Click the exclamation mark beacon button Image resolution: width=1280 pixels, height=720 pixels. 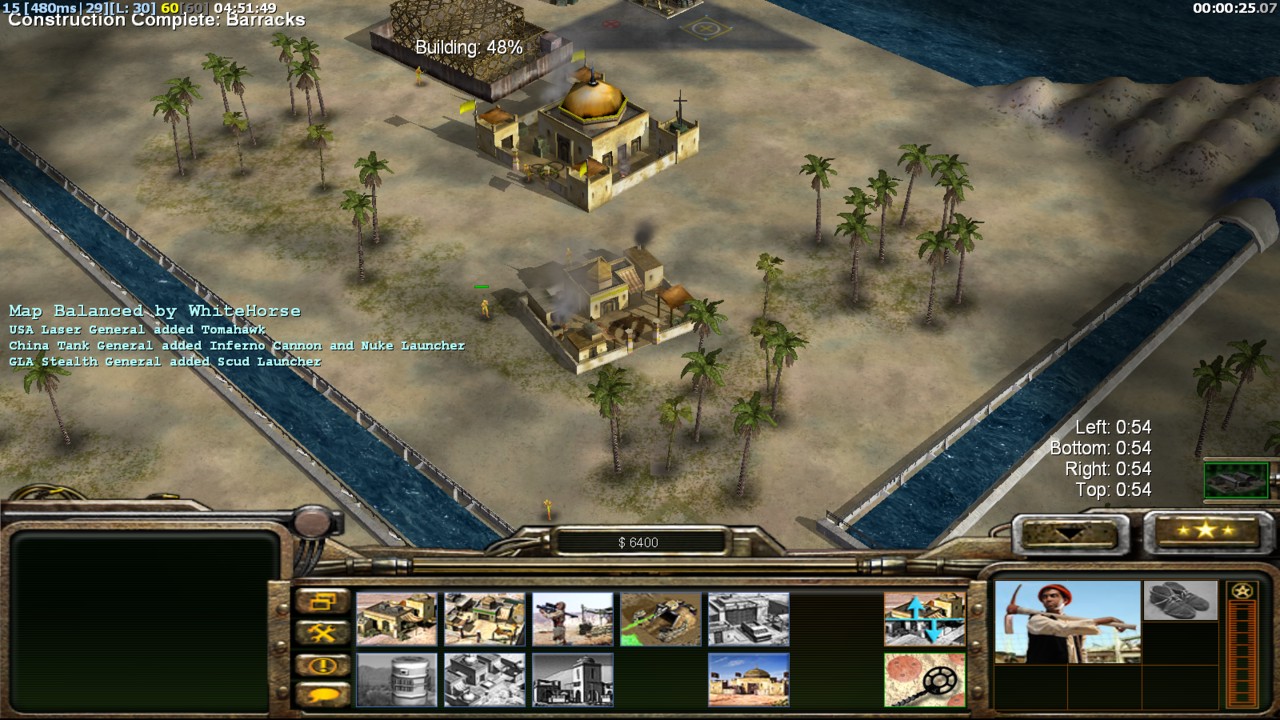[x=322, y=665]
